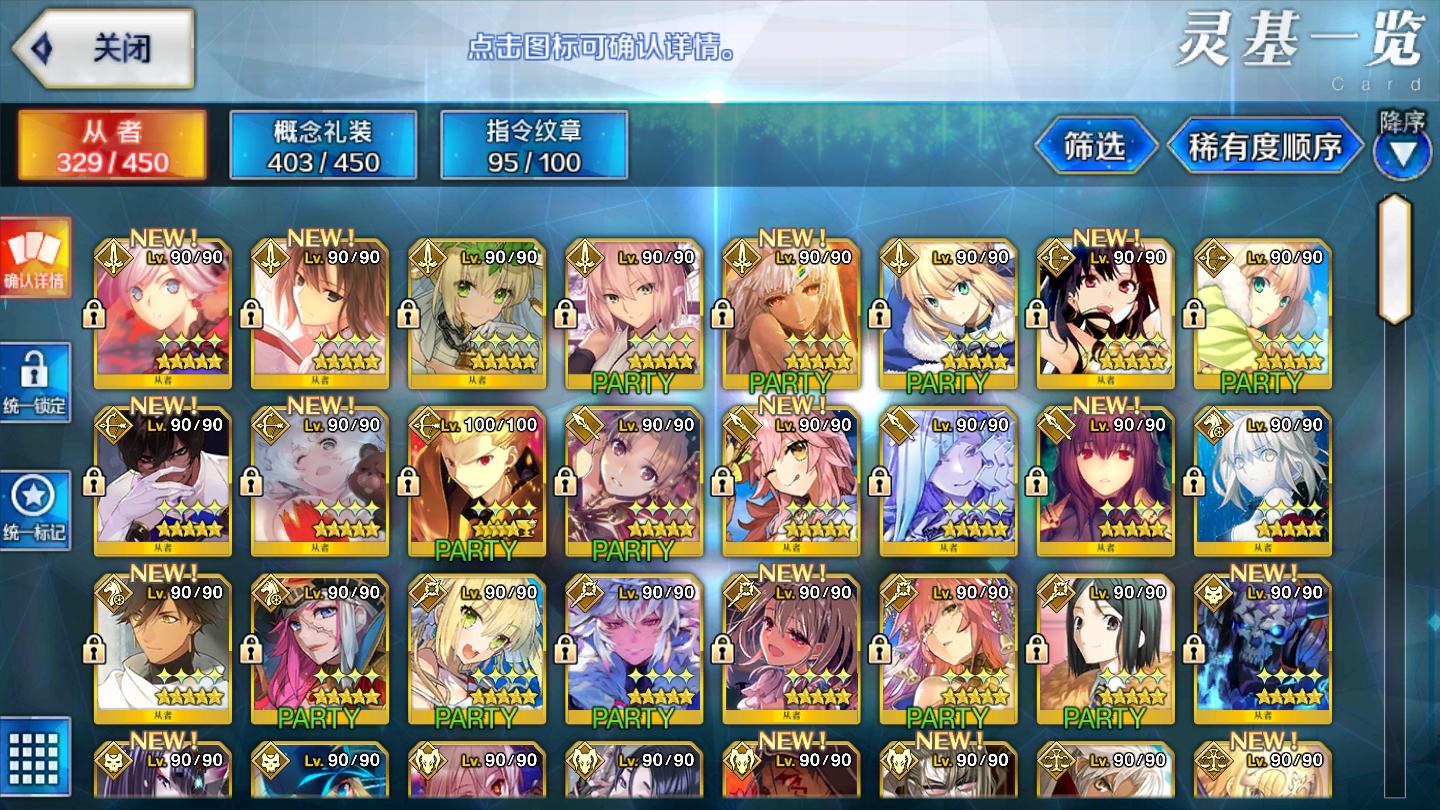
Task: Change sorting via the 稀有度顺序 button
Action: coord(1265,147)
